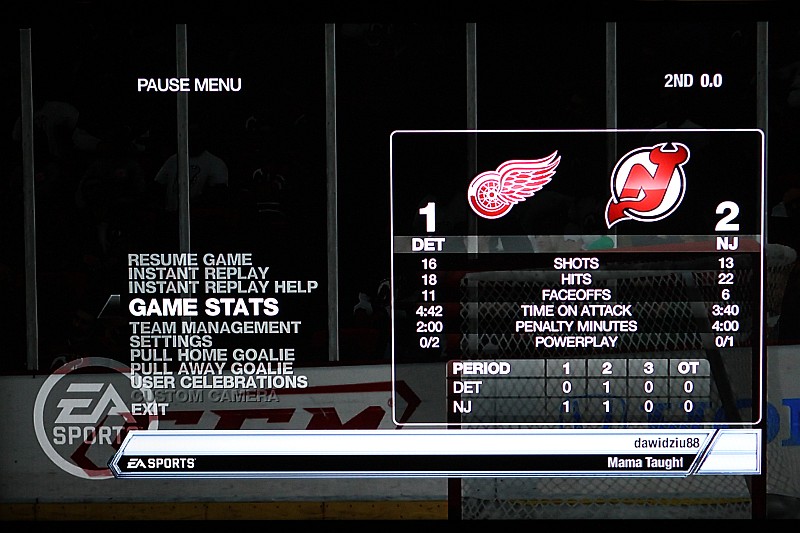Go to Team Management
Screen dimensions: 800x533
215,327
